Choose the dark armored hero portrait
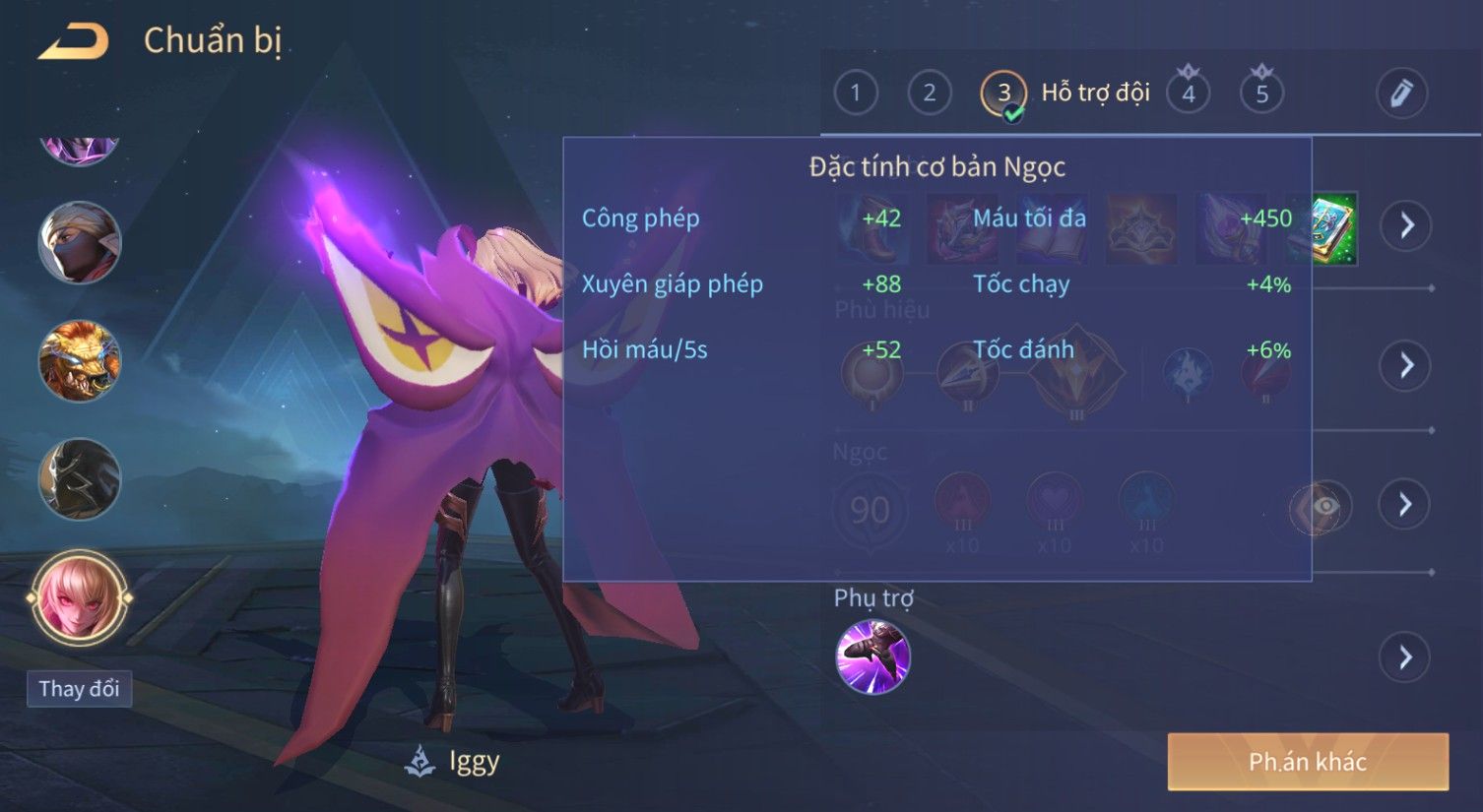1483x812 pixels. 80,479
